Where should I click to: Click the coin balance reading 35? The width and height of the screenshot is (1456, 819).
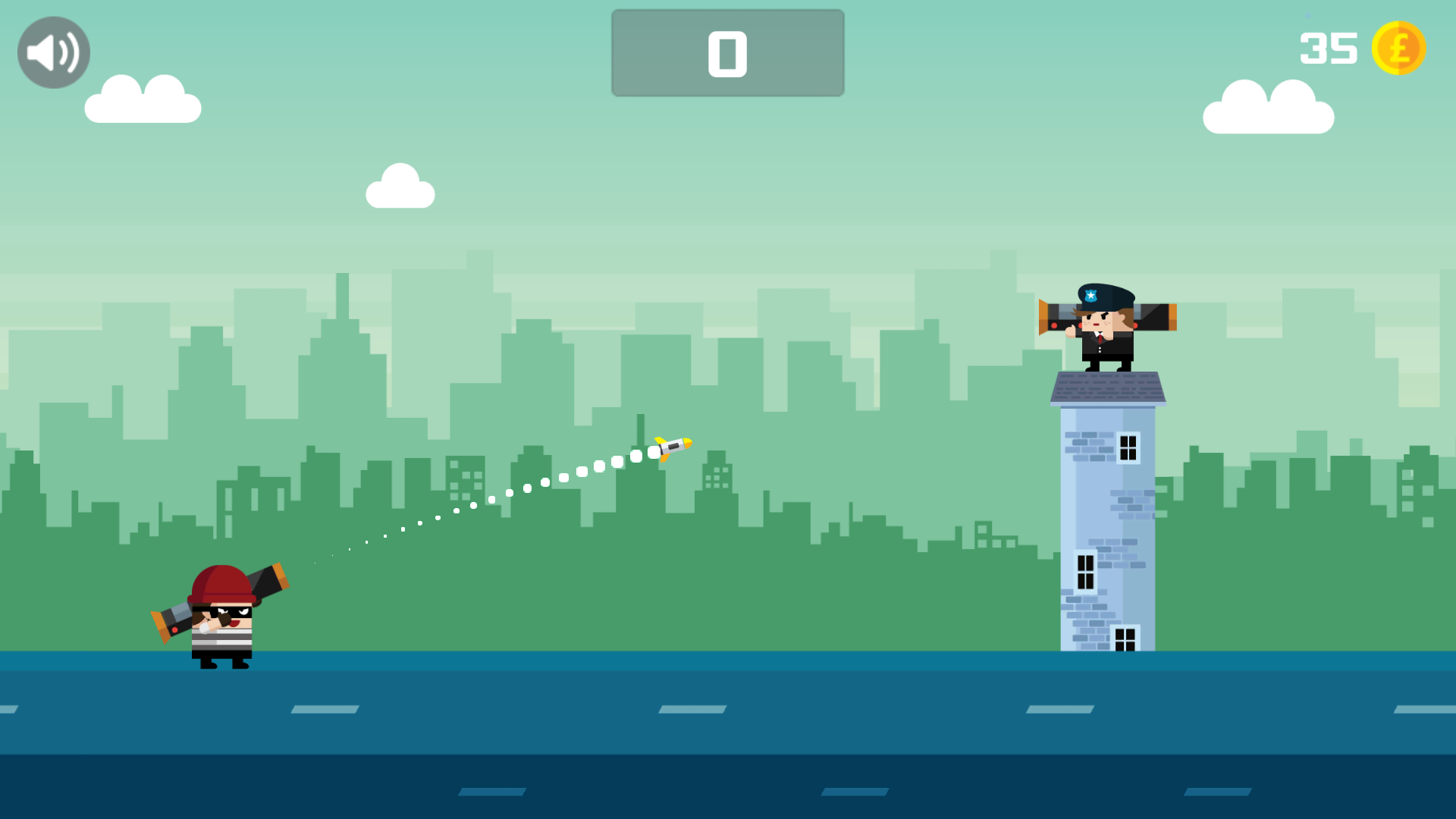coord(1329,48)
